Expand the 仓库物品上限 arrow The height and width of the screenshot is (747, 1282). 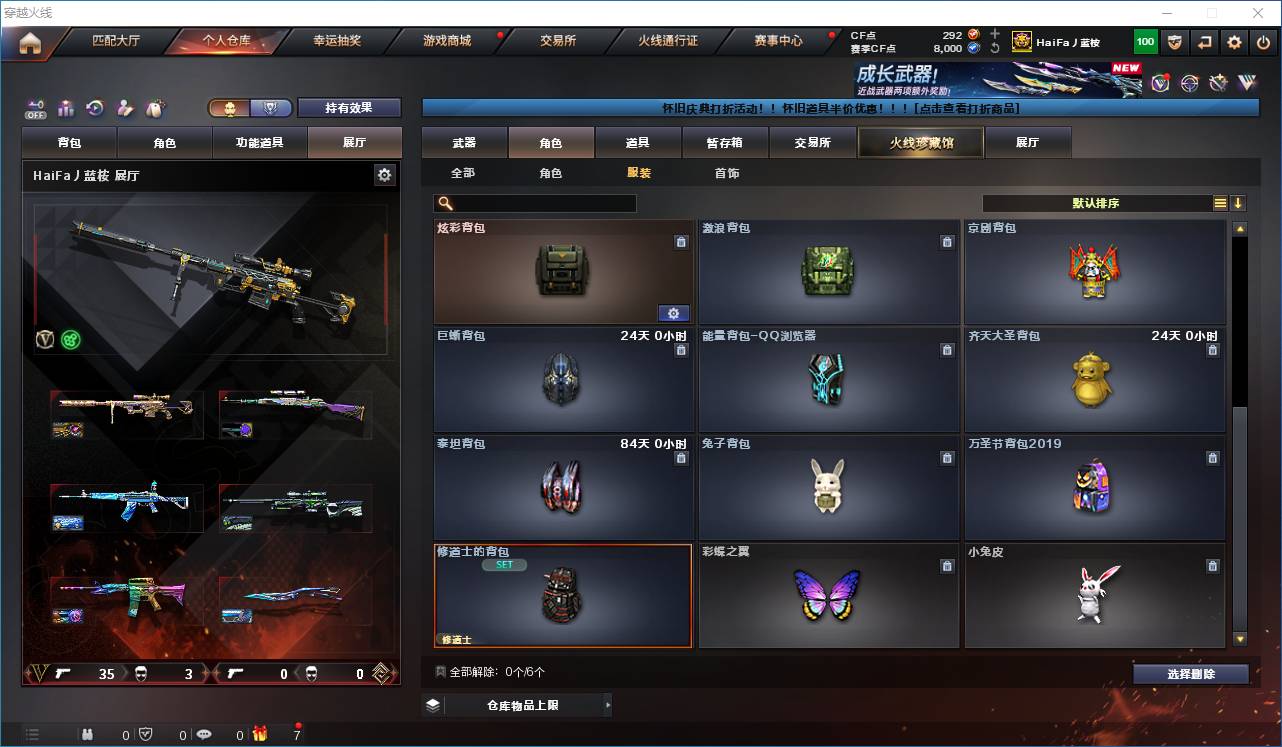click(607, 704)
